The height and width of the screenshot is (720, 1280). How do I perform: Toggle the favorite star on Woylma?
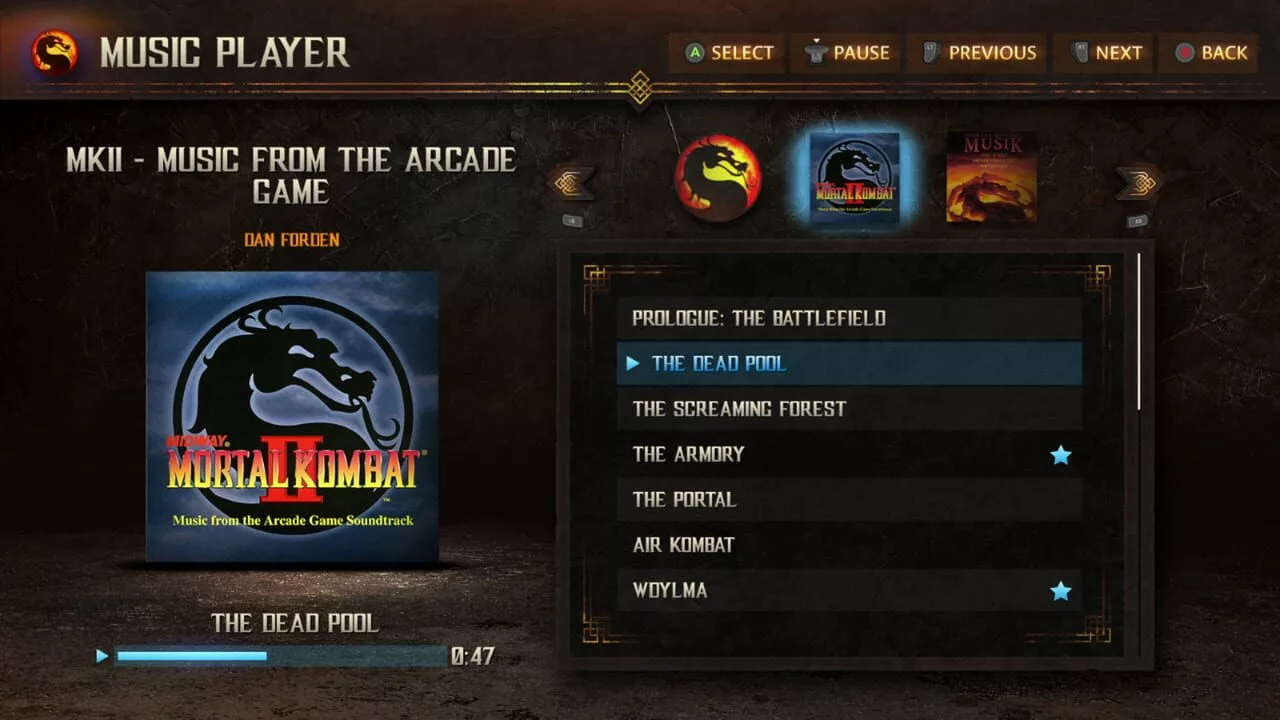coord(1061,591)
